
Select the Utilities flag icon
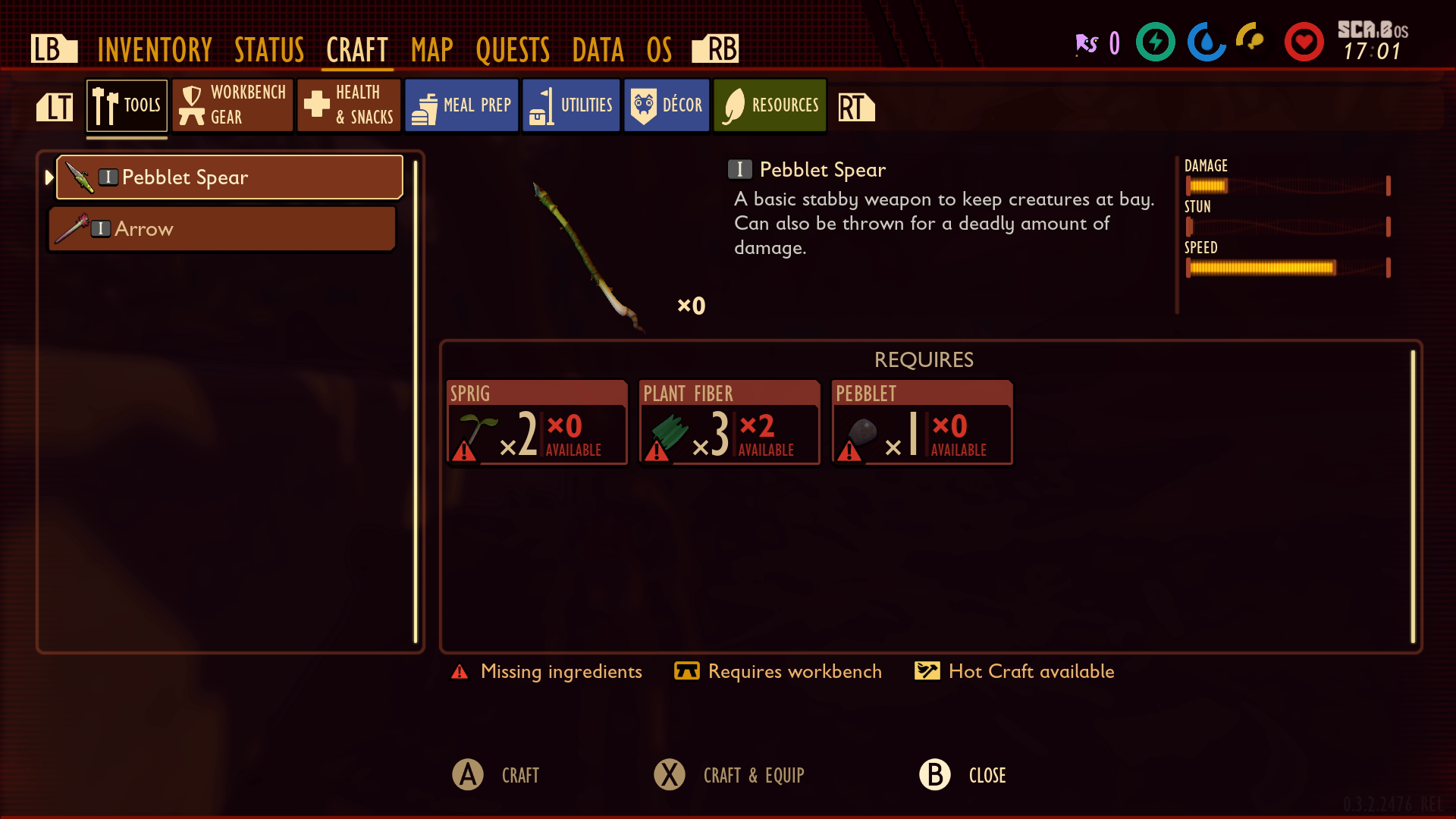tap(541, 105)
